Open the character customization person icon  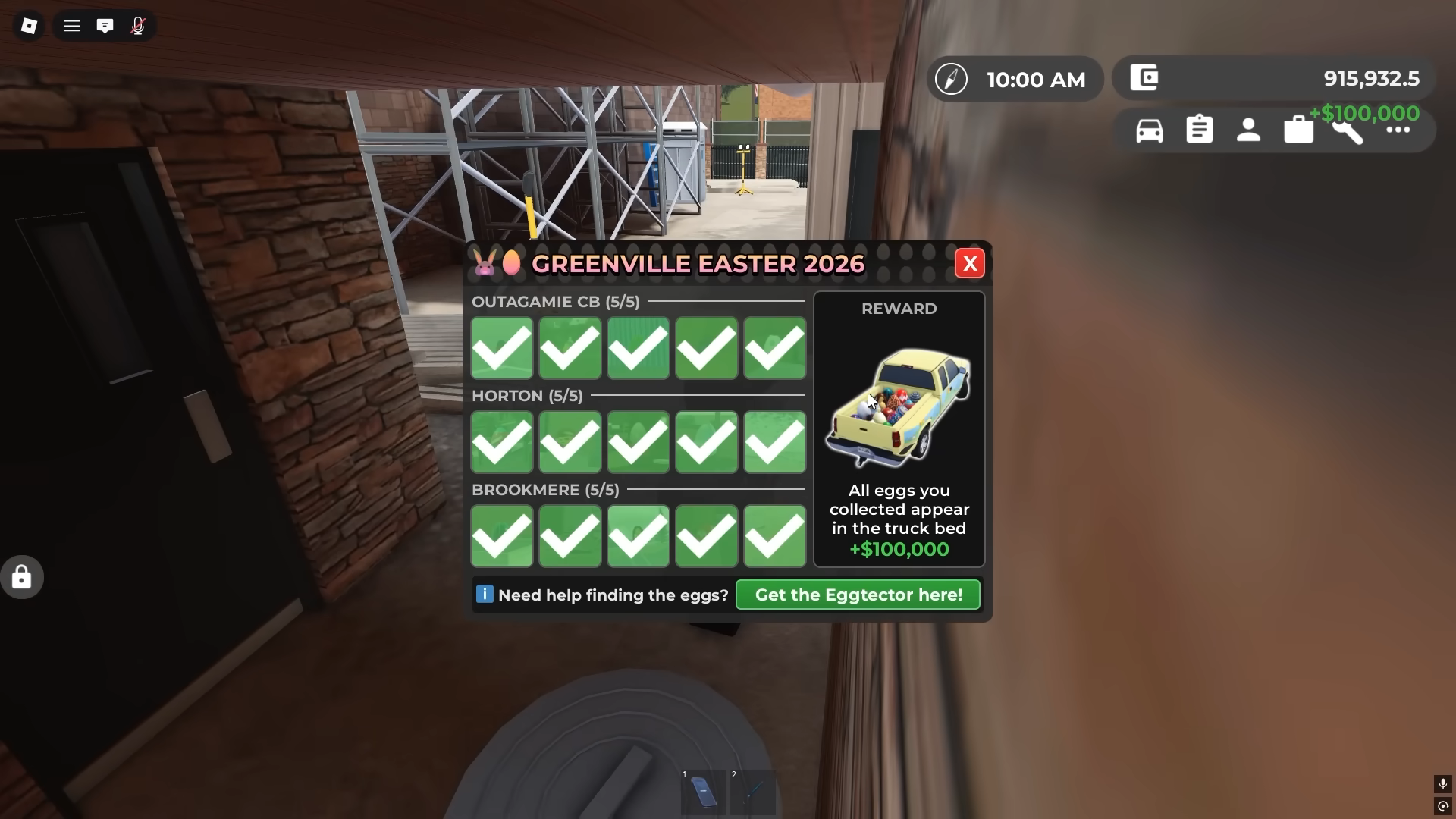pyautogui.click(x=1248, y=129)
